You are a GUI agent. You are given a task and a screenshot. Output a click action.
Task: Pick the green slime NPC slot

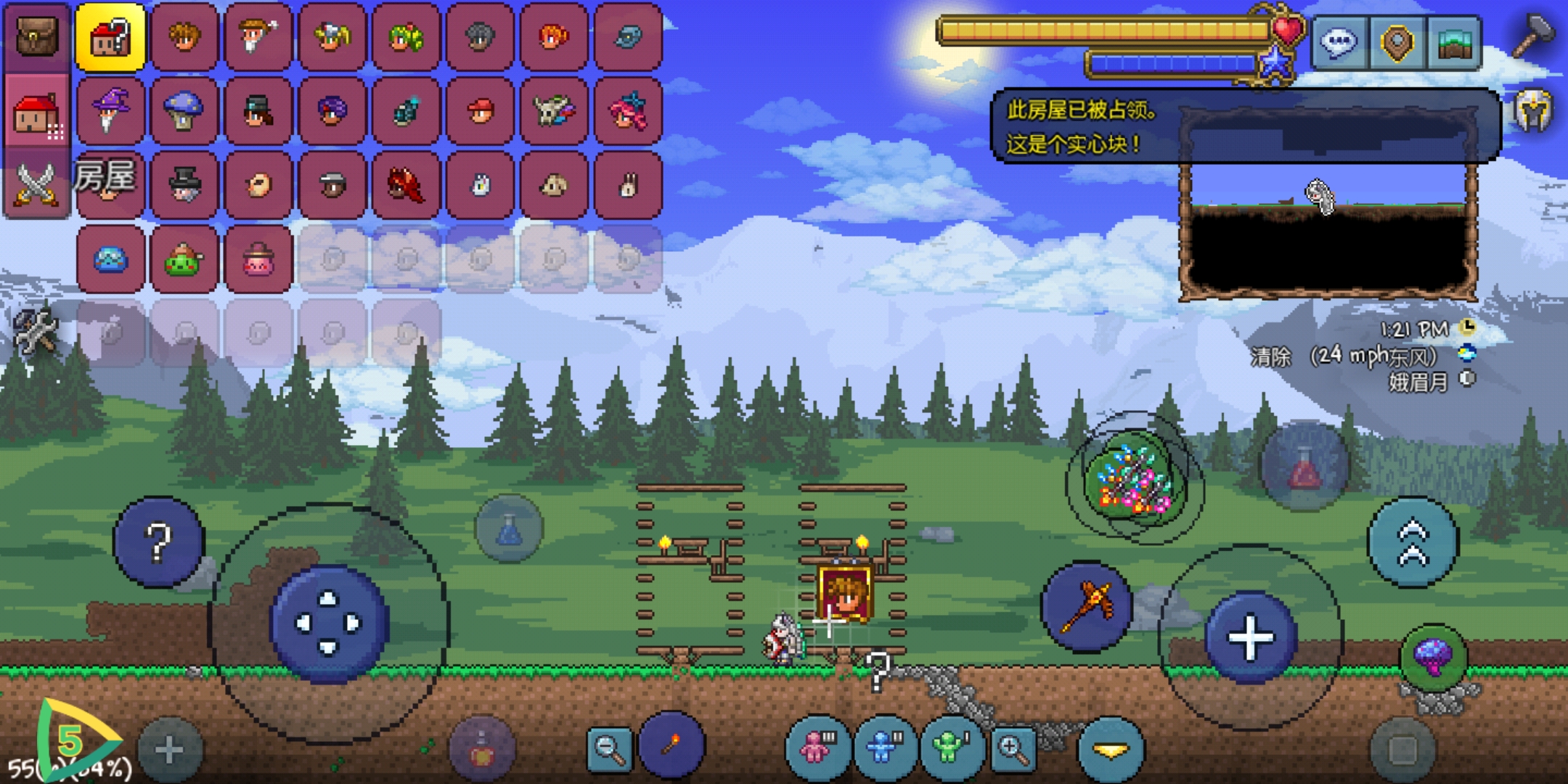pyautogui.click(x=184, y=259)
